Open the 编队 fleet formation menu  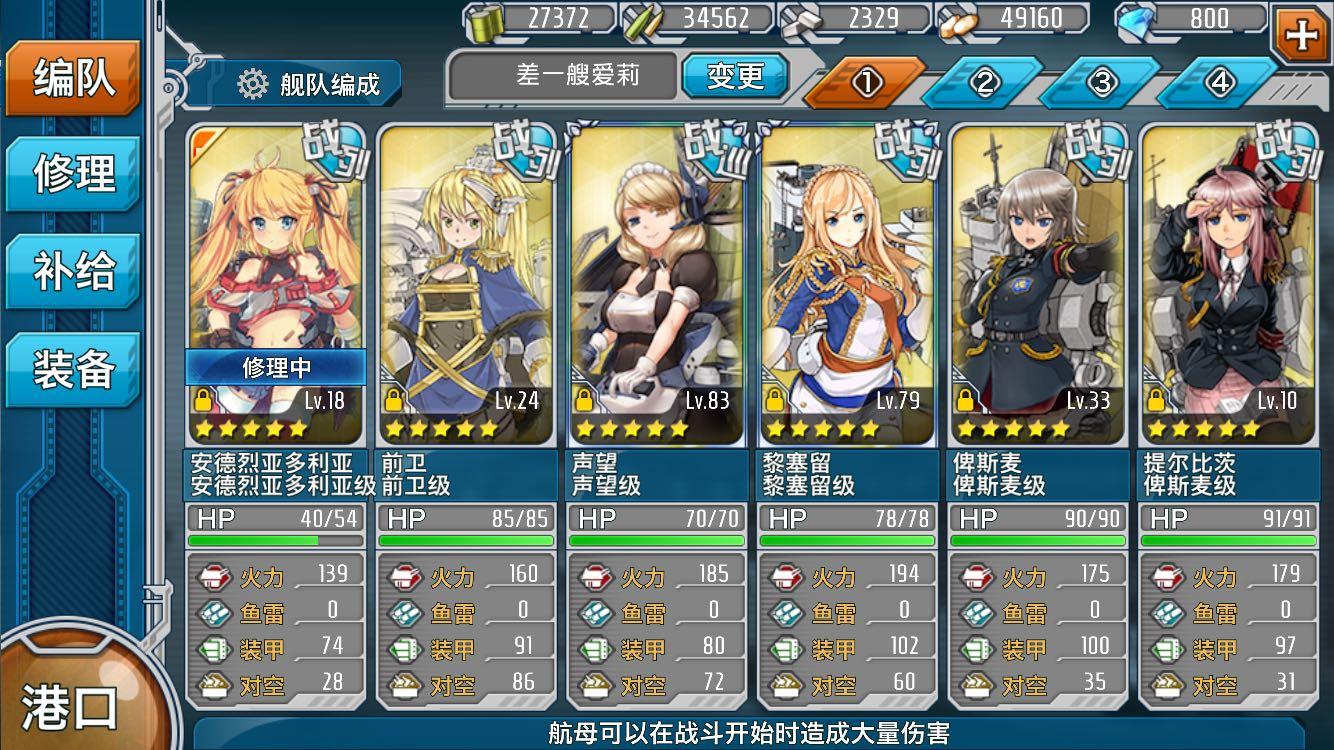[x=73, y=79]
